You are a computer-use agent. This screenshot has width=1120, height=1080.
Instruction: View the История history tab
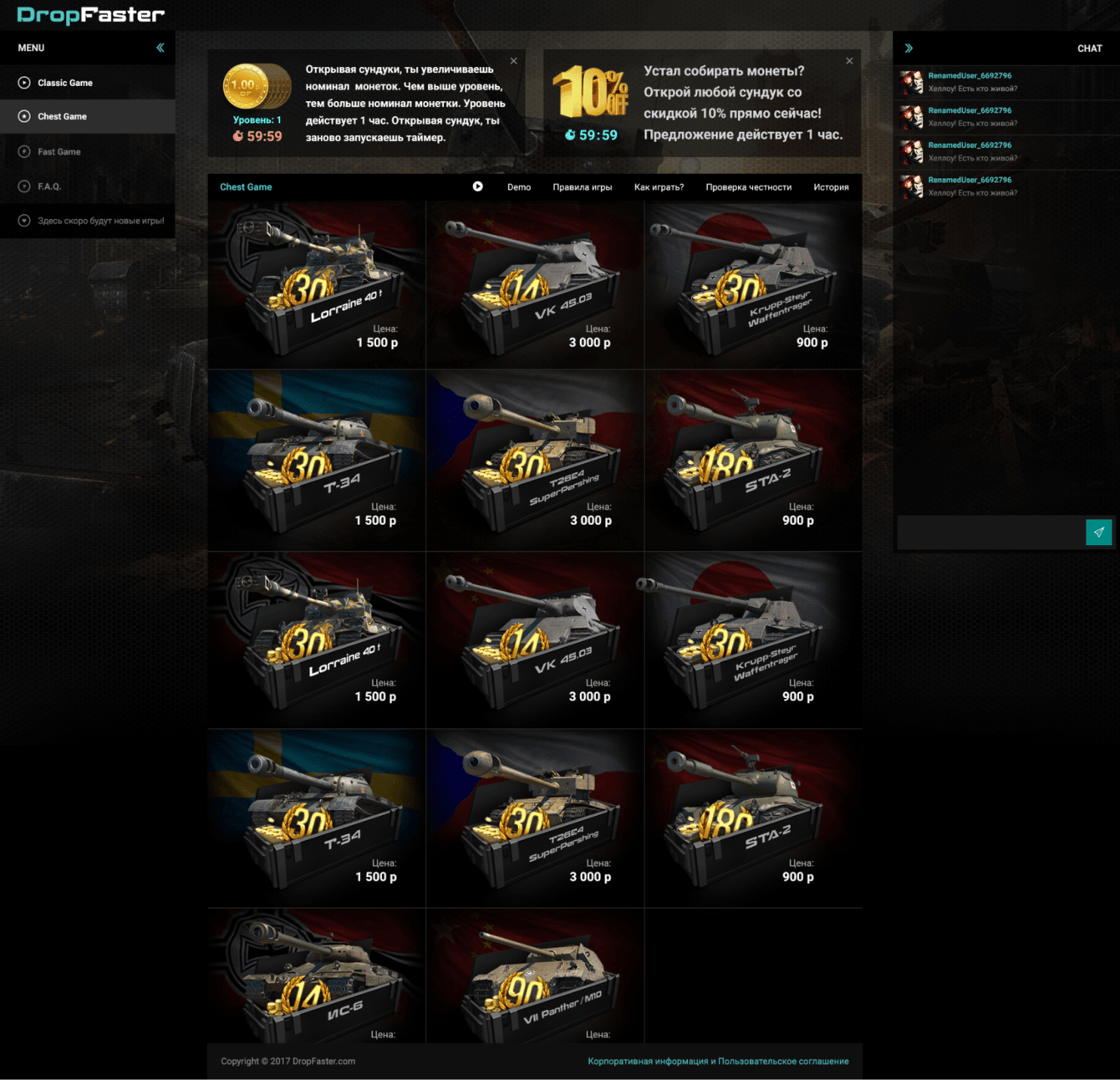click(x=831, y=187)
